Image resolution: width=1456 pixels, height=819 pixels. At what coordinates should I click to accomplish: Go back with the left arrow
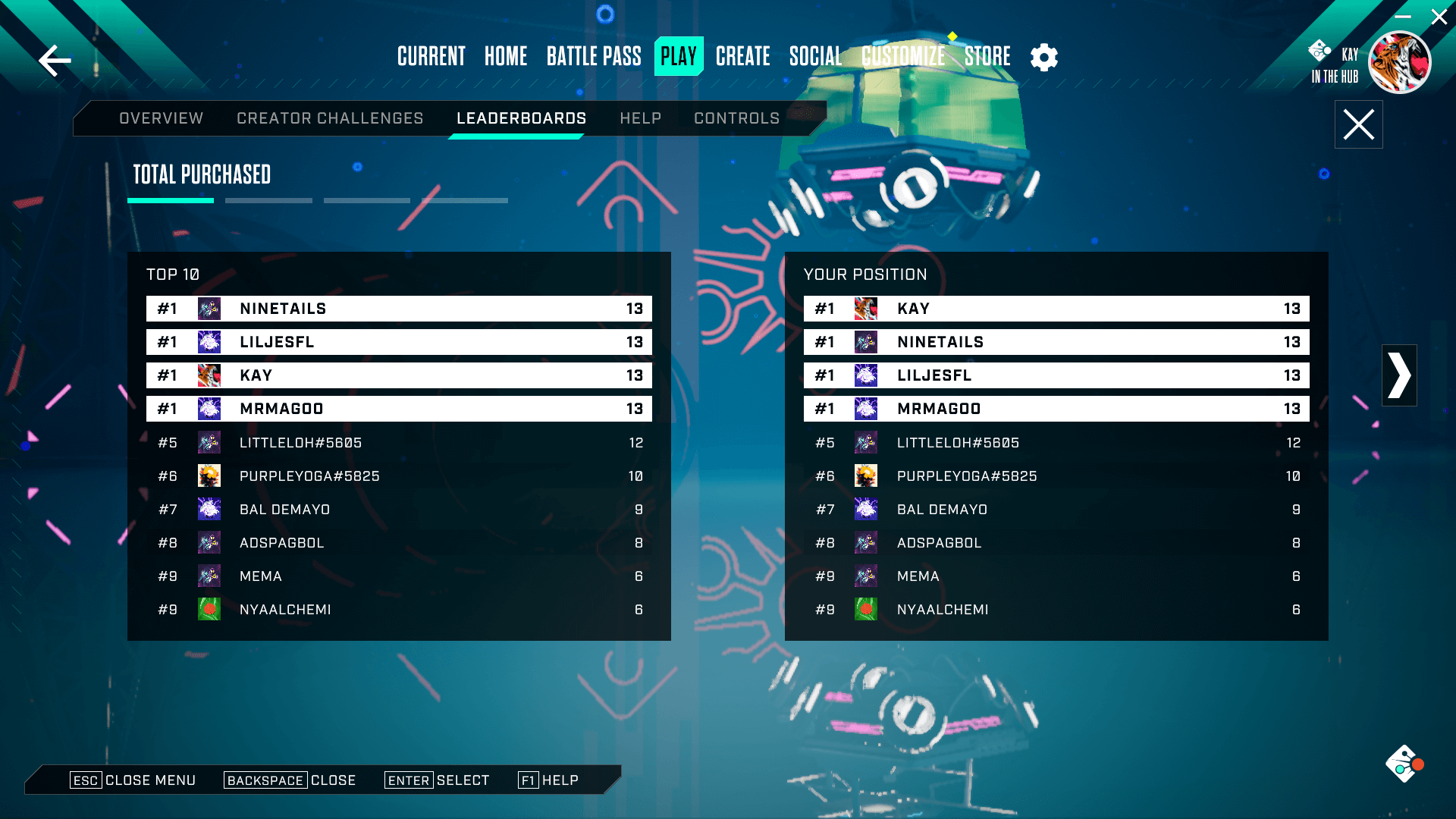tap(55, 61)
